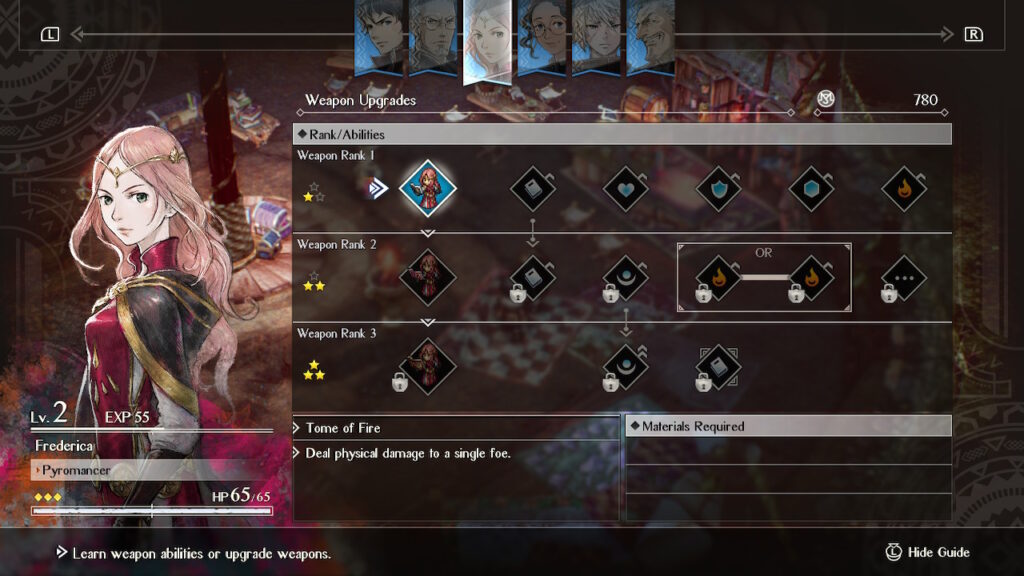Pick the Rank 1 shield upgrade node
Image resolution: width=1024 pixels, height=576 pixels.
pos(718,188)
